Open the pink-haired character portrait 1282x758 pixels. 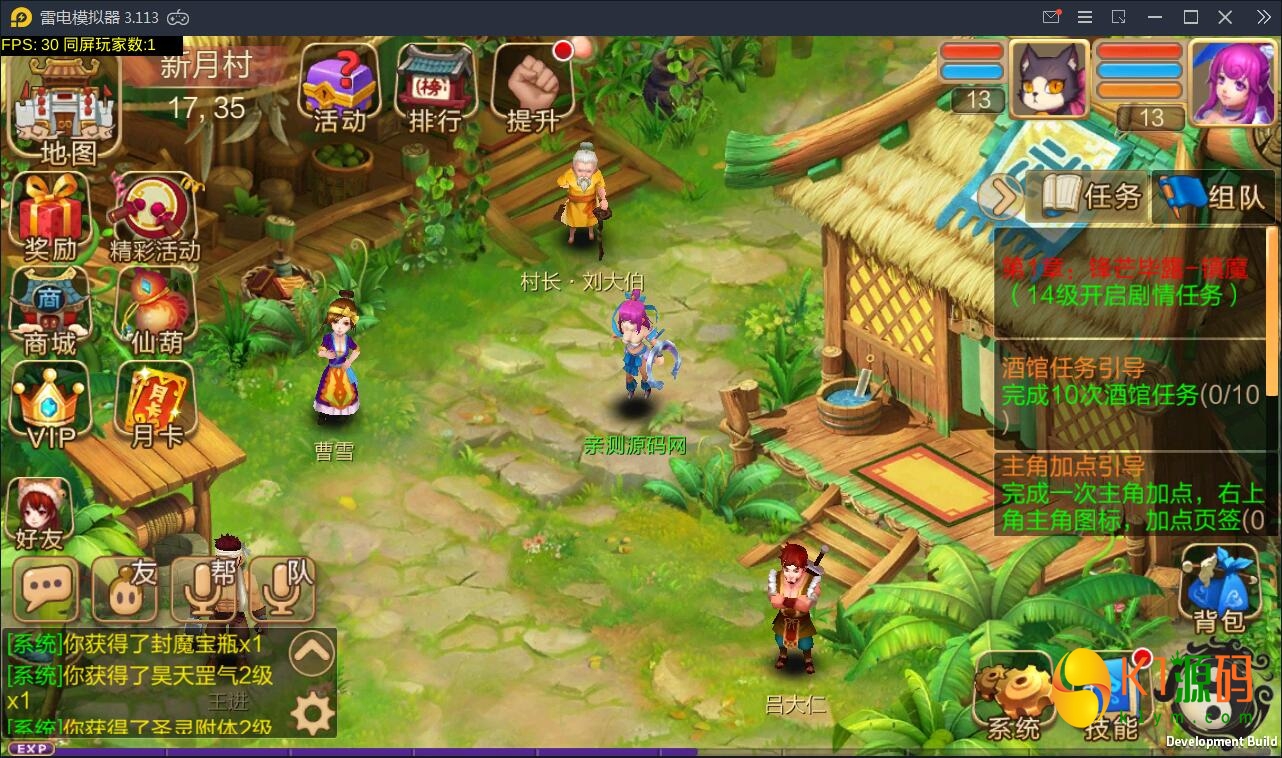pyautogui.click(x=1229, y=83)
